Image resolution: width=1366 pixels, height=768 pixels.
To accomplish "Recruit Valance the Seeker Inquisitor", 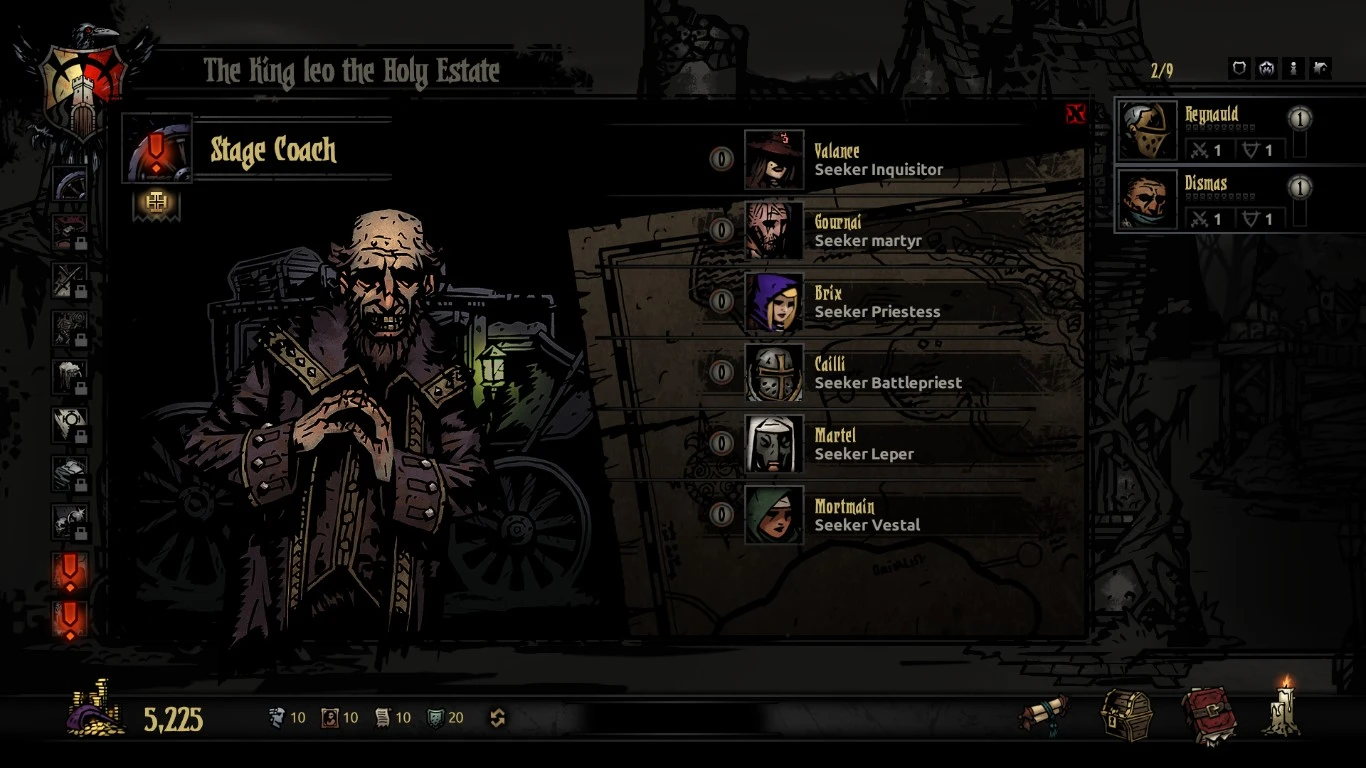I will tap(774, 160).
